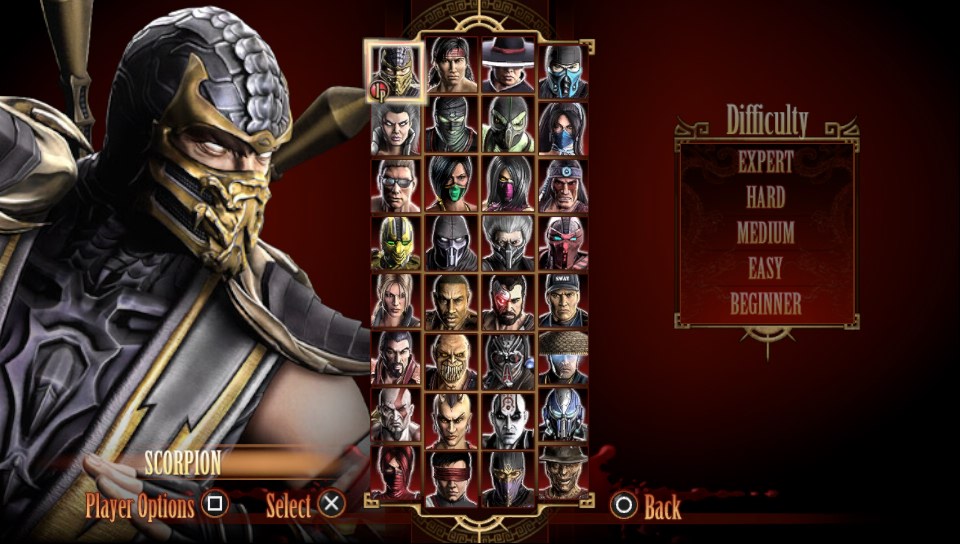Pick MEDIUM difficulty

765,233
